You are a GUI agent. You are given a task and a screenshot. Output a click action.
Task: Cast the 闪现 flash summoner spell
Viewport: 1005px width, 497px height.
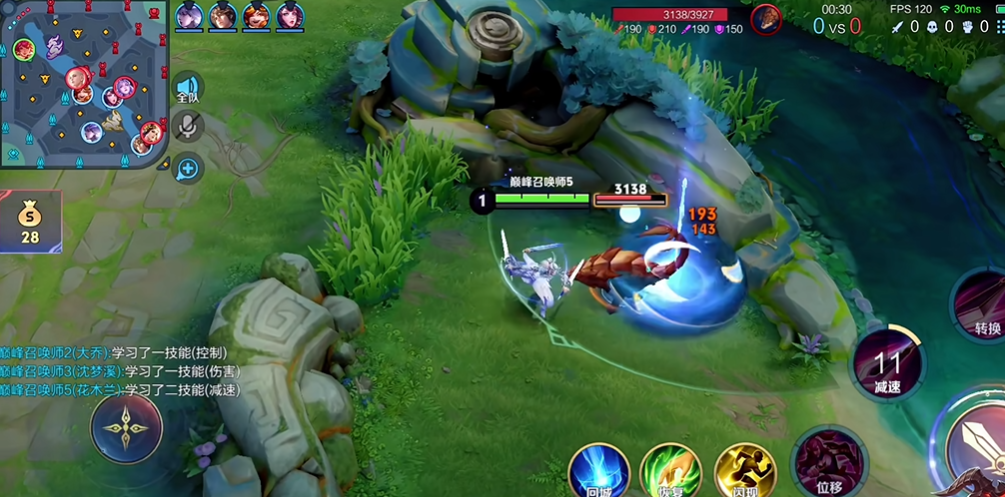(x=745, y=472)
